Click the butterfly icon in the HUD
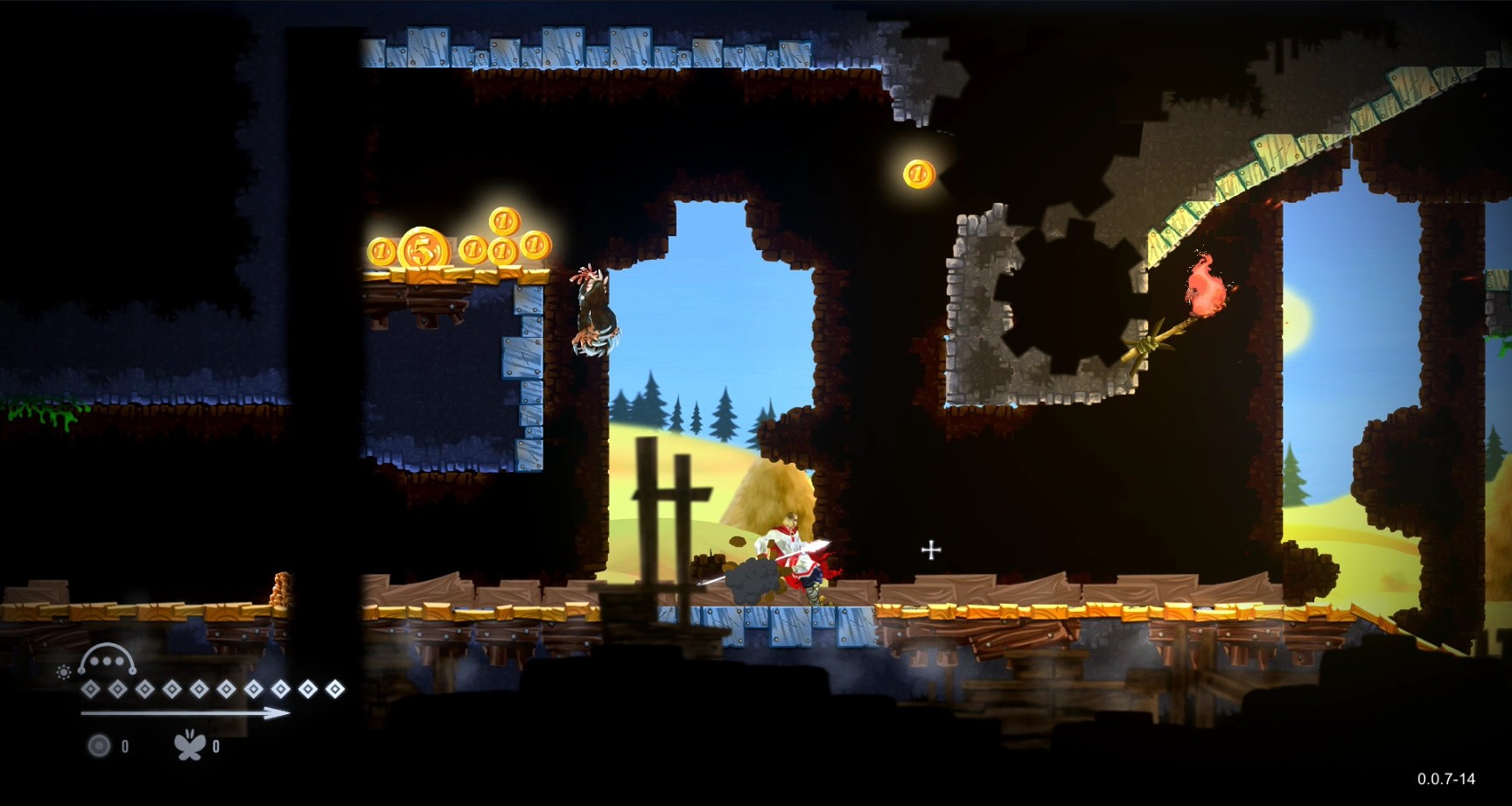Screen dimensions: 1512x806 [x=189, y=746]
